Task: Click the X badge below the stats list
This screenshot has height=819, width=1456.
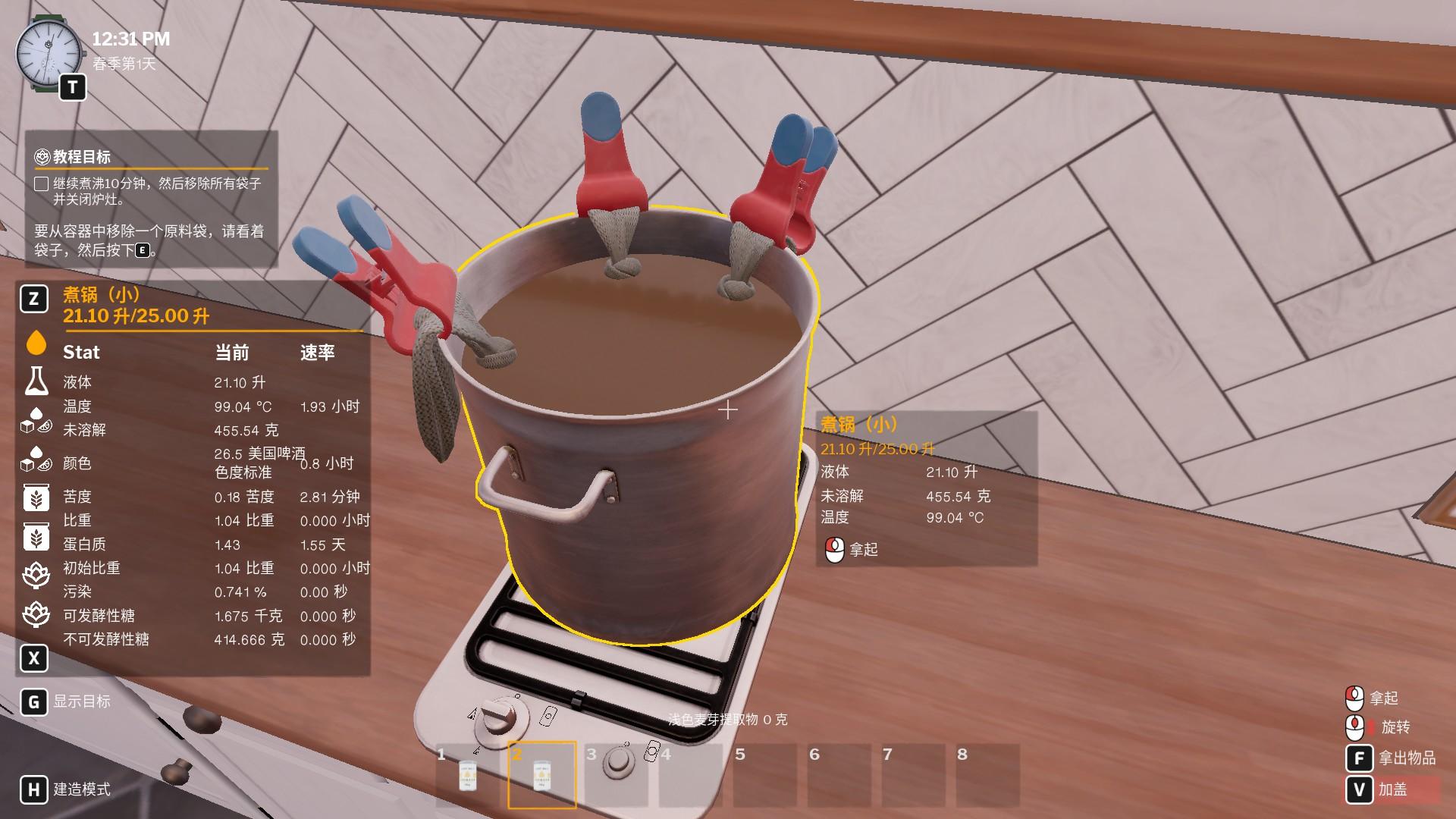Action: 33,658
